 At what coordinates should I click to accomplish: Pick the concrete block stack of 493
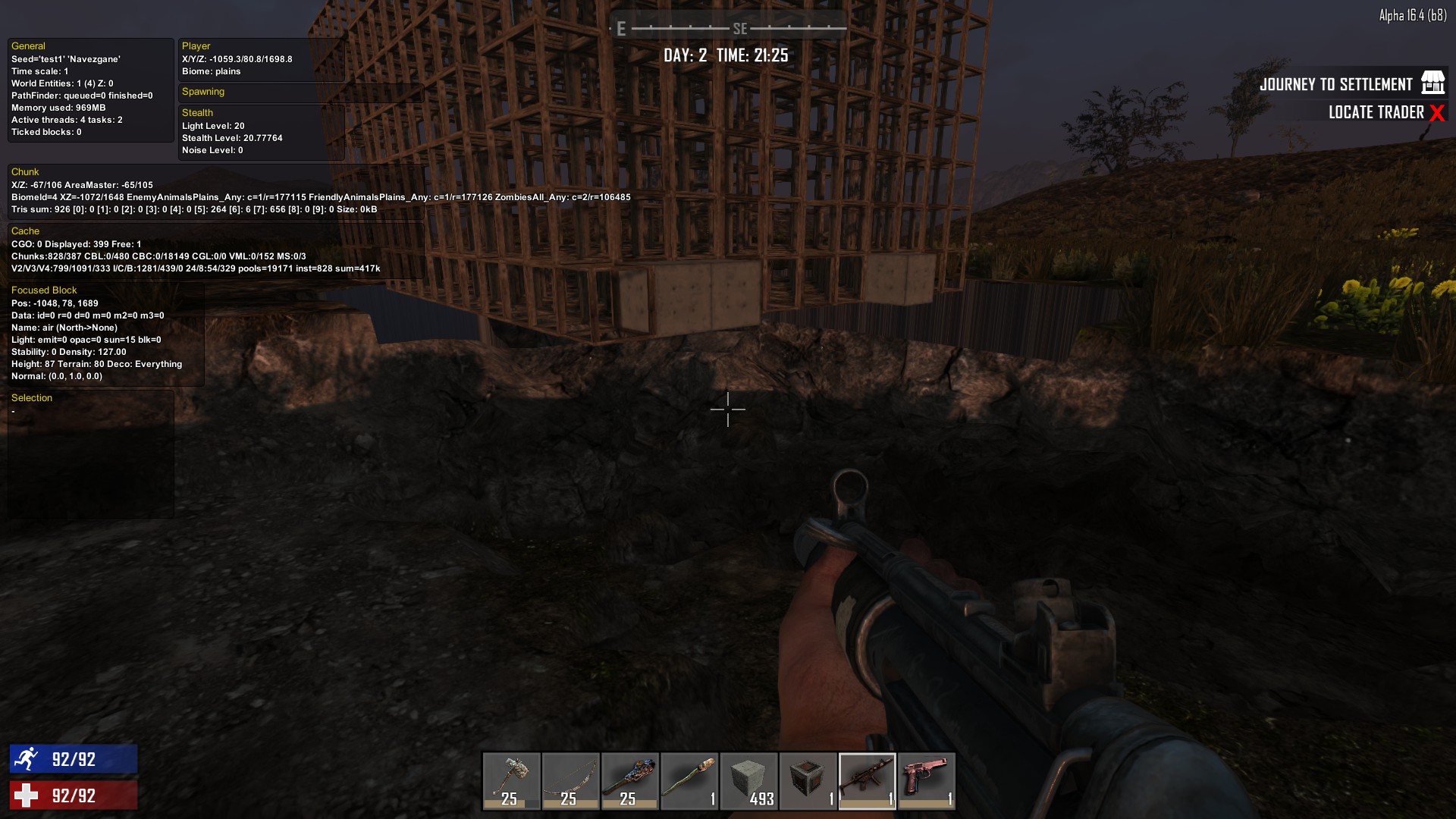[748, 780]
